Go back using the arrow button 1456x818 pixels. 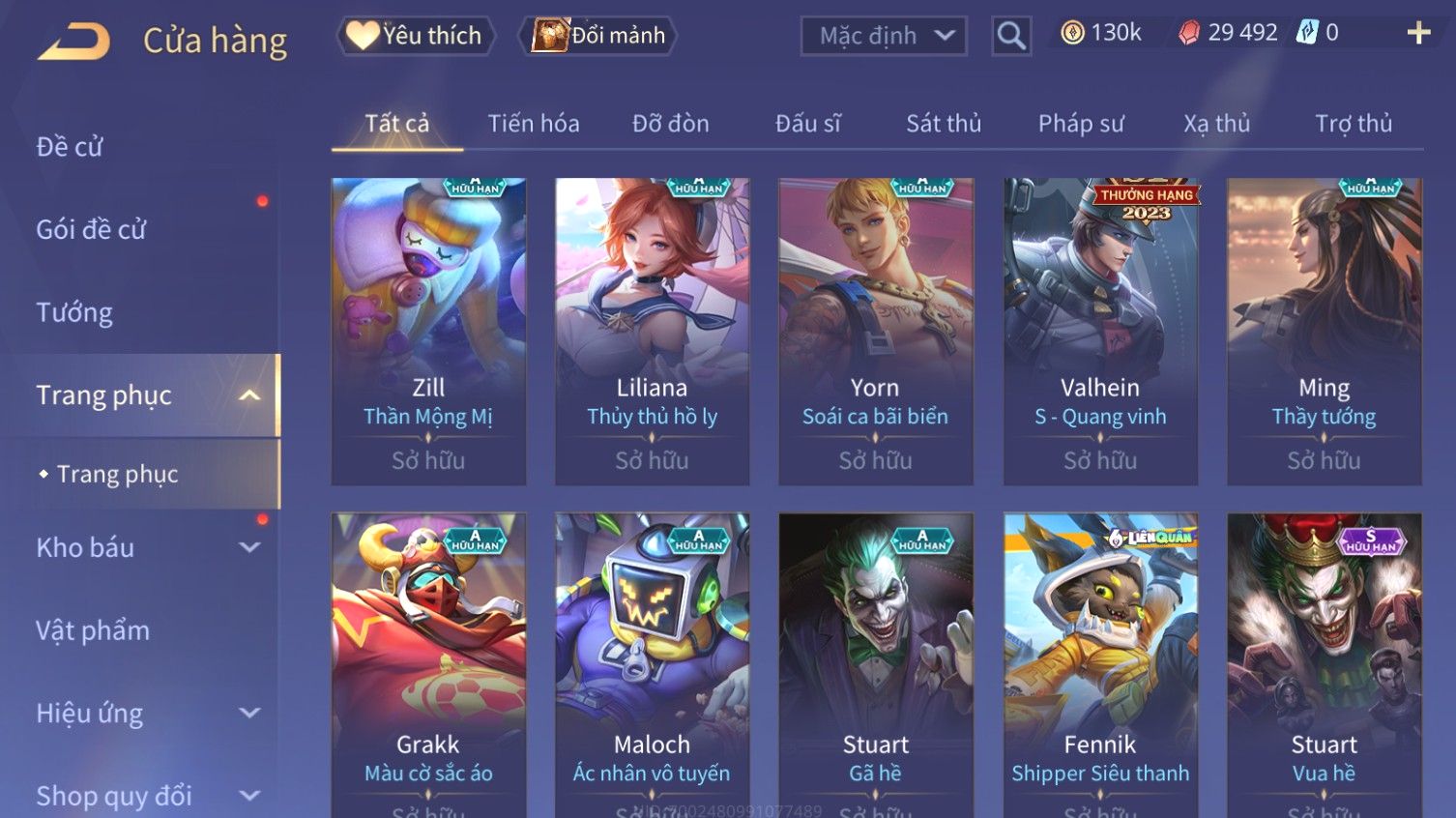point(74,41)
